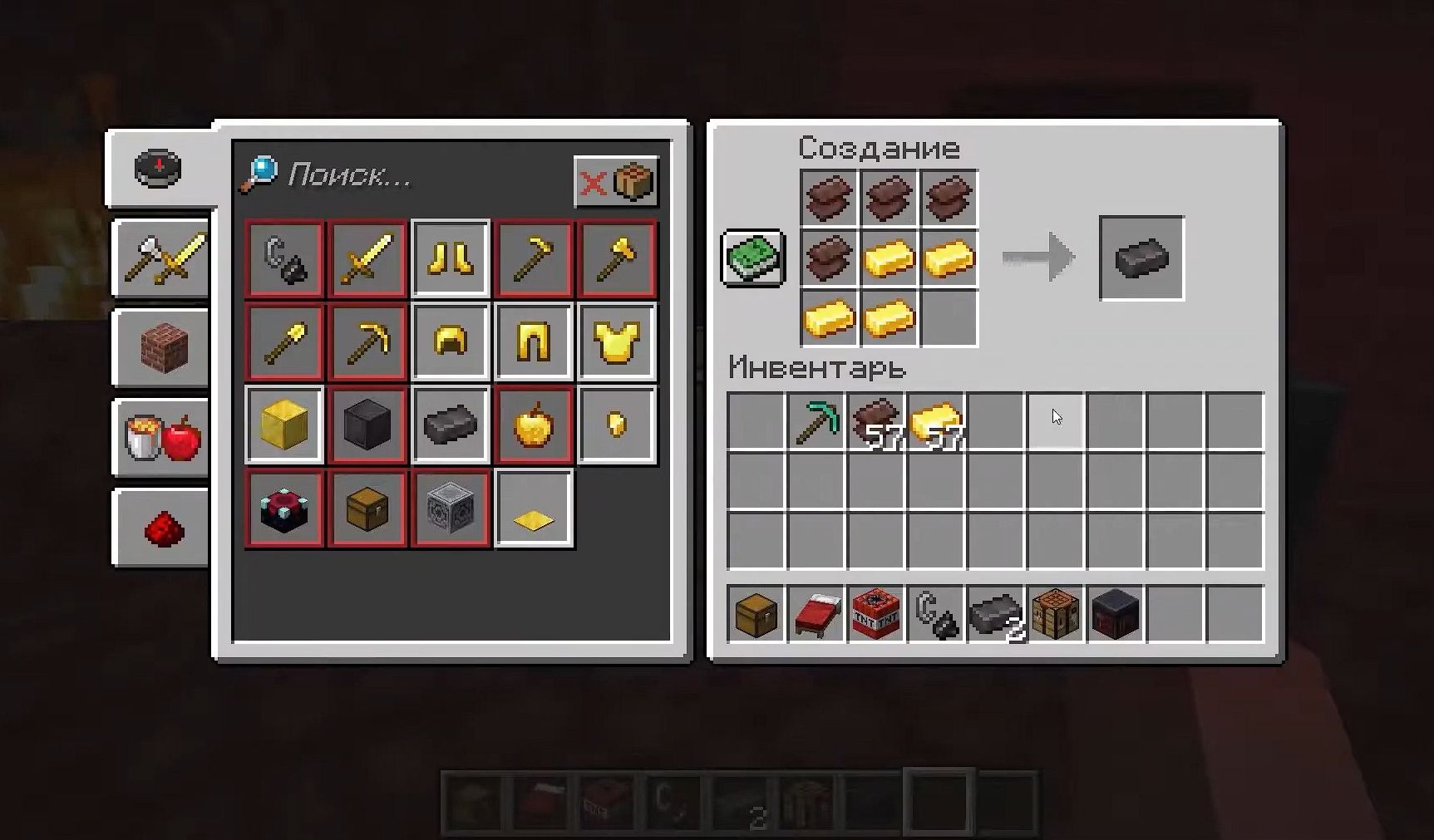Pick the golden chestplate recipe
The height and width of the screenshot is (840, 1434).
pyautogui.click(x=617, y=341)
